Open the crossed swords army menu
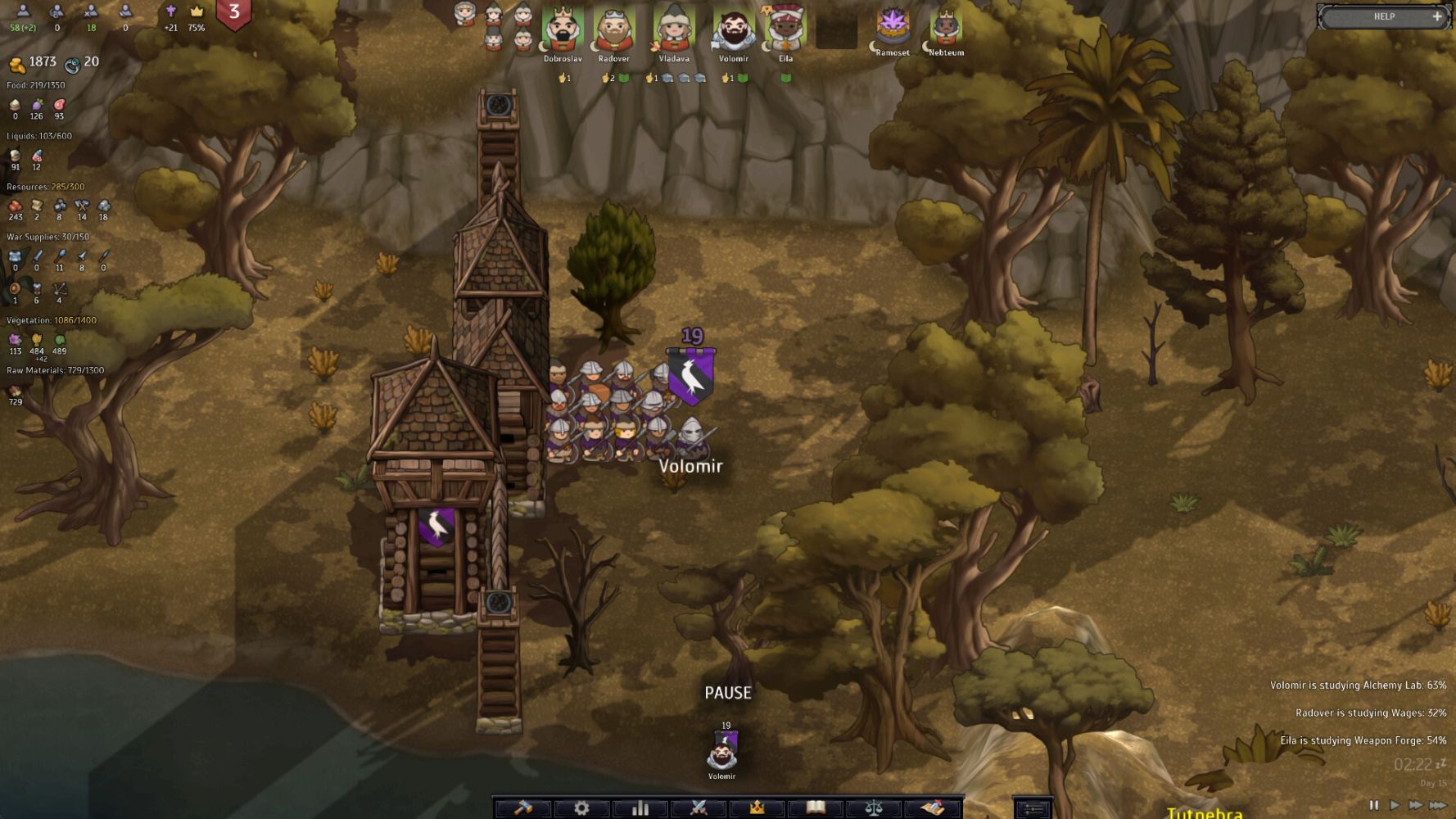The height and width of the screenshot is (819, 1456). coord(699,808)
